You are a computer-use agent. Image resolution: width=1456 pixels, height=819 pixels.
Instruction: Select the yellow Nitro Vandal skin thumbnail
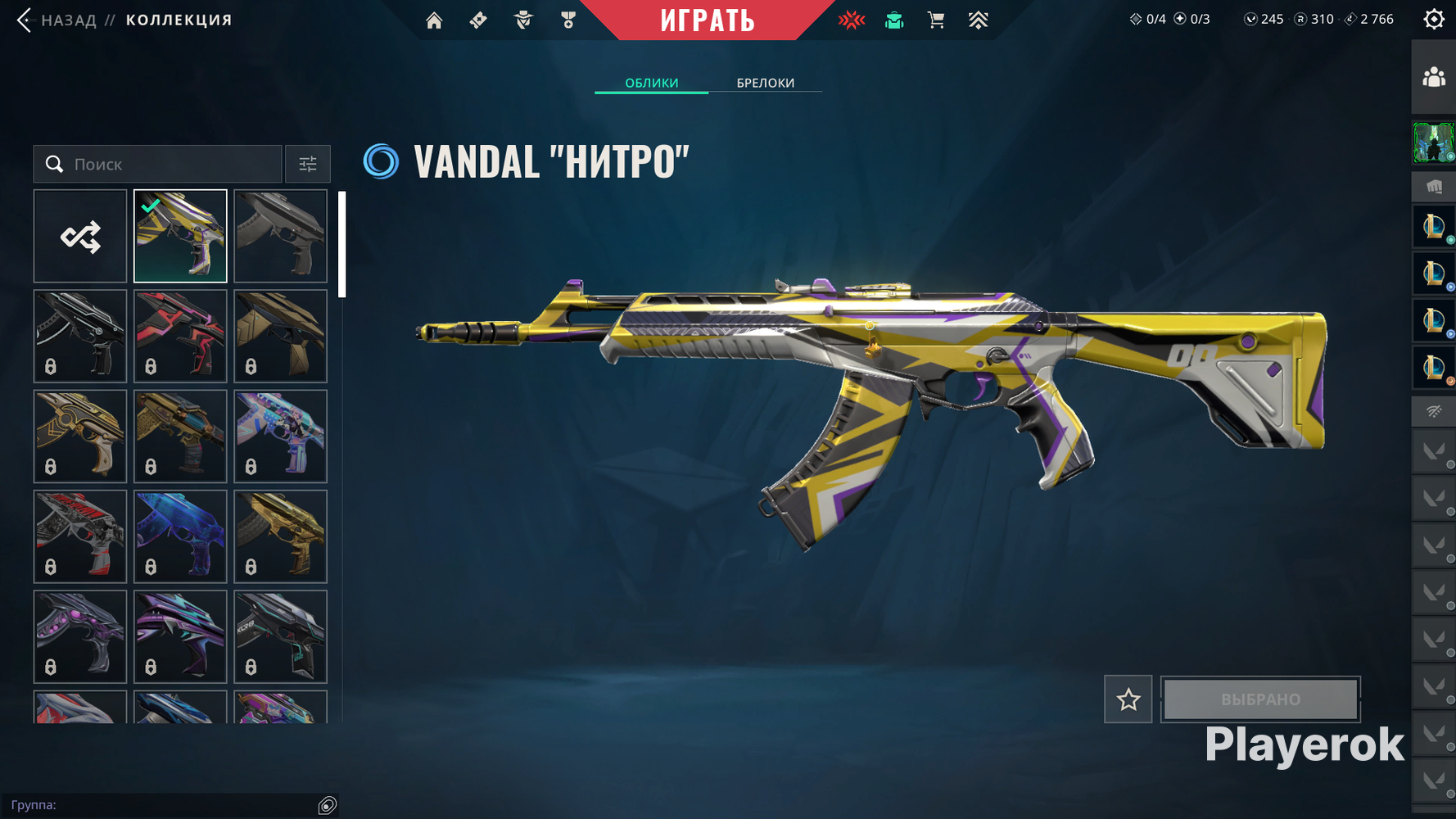point(180,237)
